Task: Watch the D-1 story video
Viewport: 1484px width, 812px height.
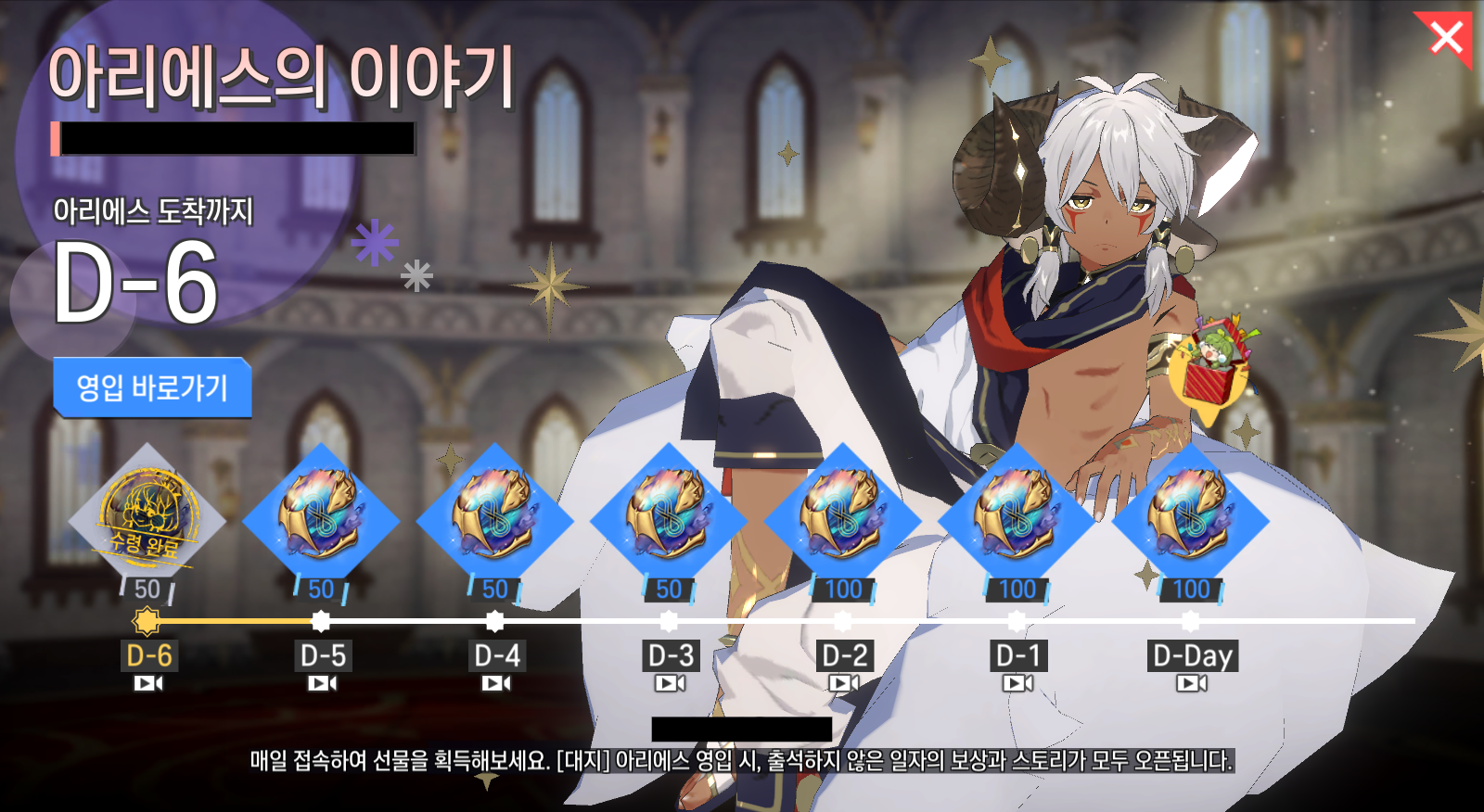Action: [1017, 684]
